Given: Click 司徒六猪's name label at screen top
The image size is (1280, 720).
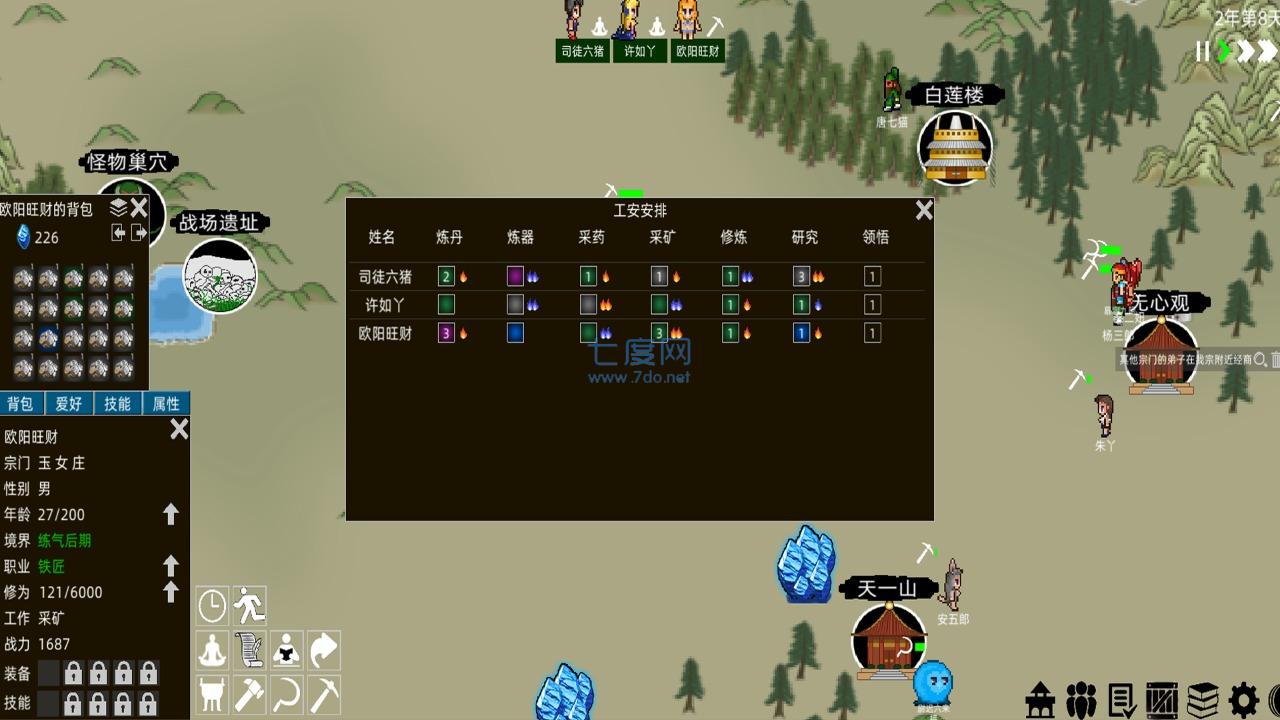Looking at the screenshot, I should point(583,50).
